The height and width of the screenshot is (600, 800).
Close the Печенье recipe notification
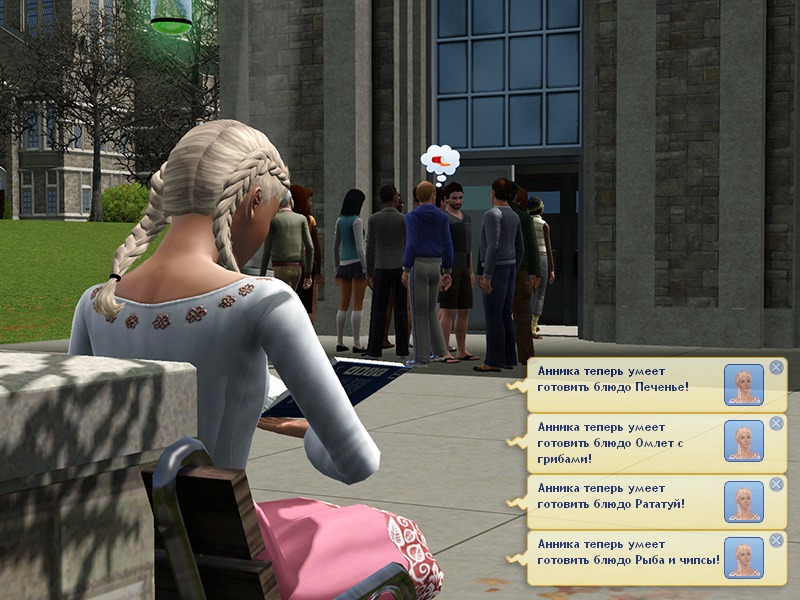pos(776,367)
